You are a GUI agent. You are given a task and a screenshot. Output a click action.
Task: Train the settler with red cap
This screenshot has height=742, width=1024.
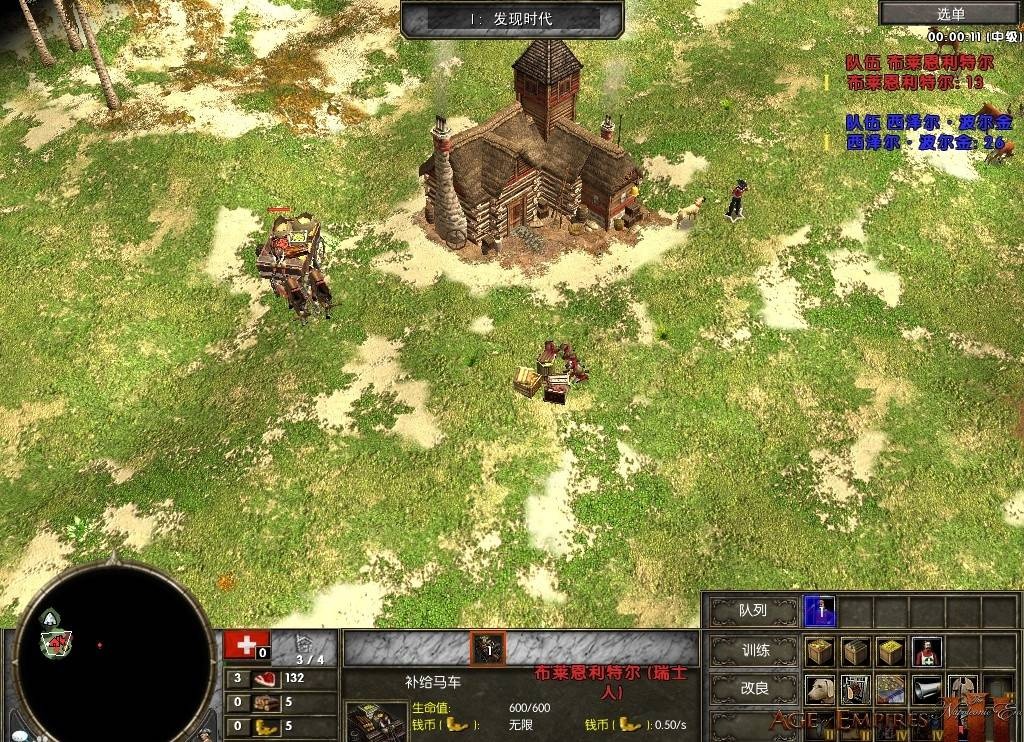(x=925, y=652)
